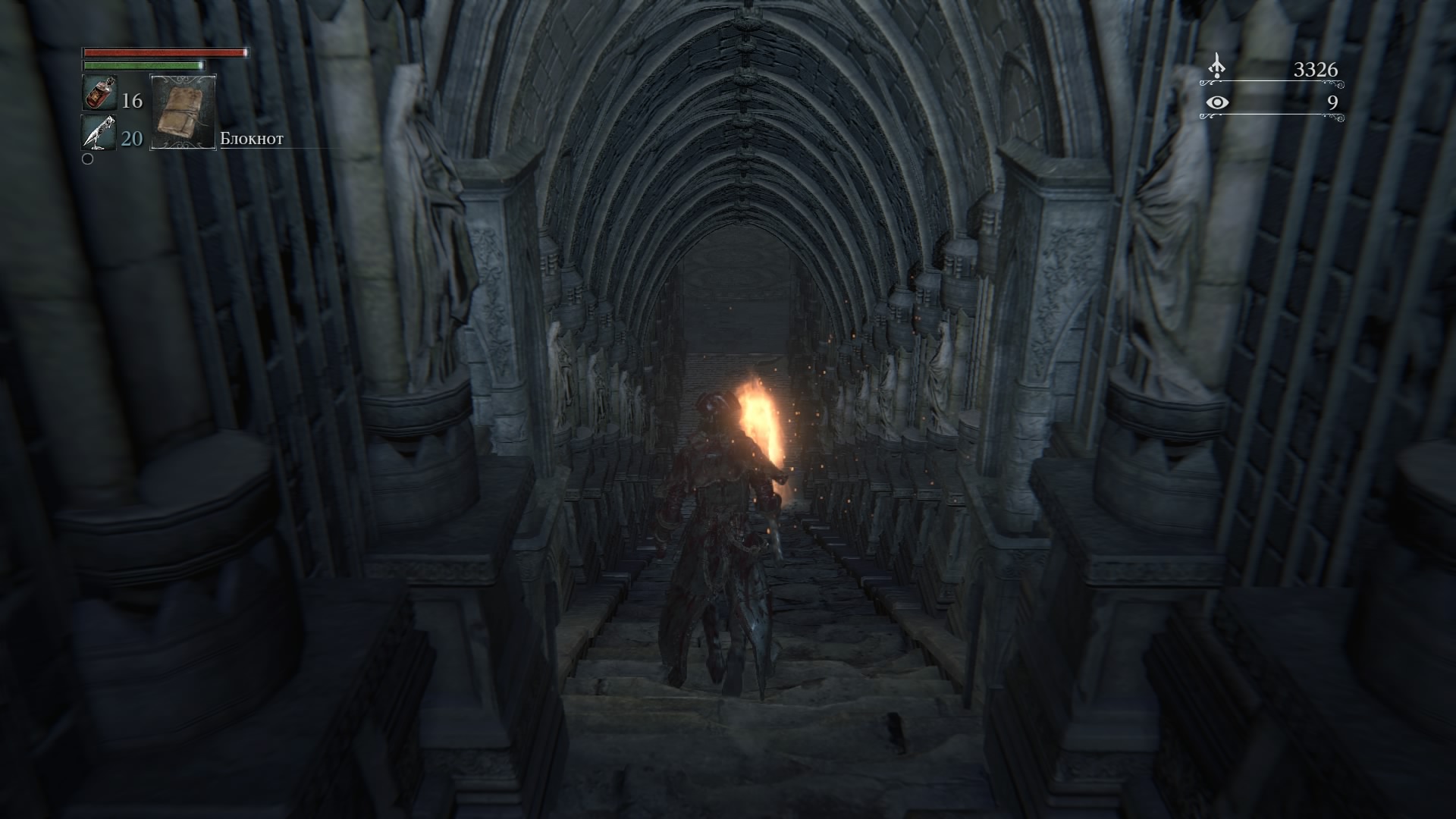
Task: Select the quicksilver bullet icon
Action: click(99, 133)
